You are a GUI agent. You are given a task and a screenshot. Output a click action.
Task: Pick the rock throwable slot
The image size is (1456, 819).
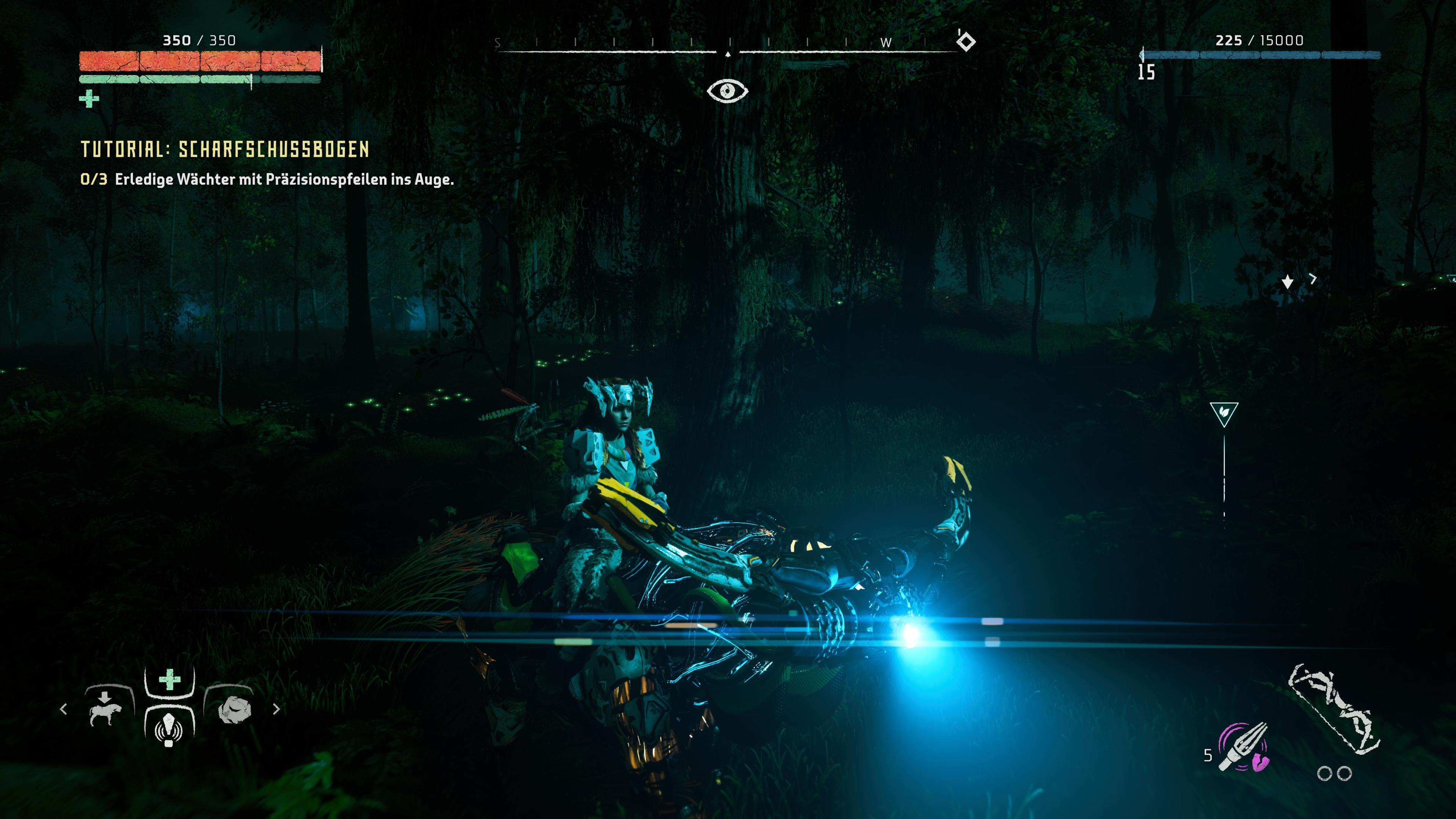pyautogui.click(x=232, y=710)
